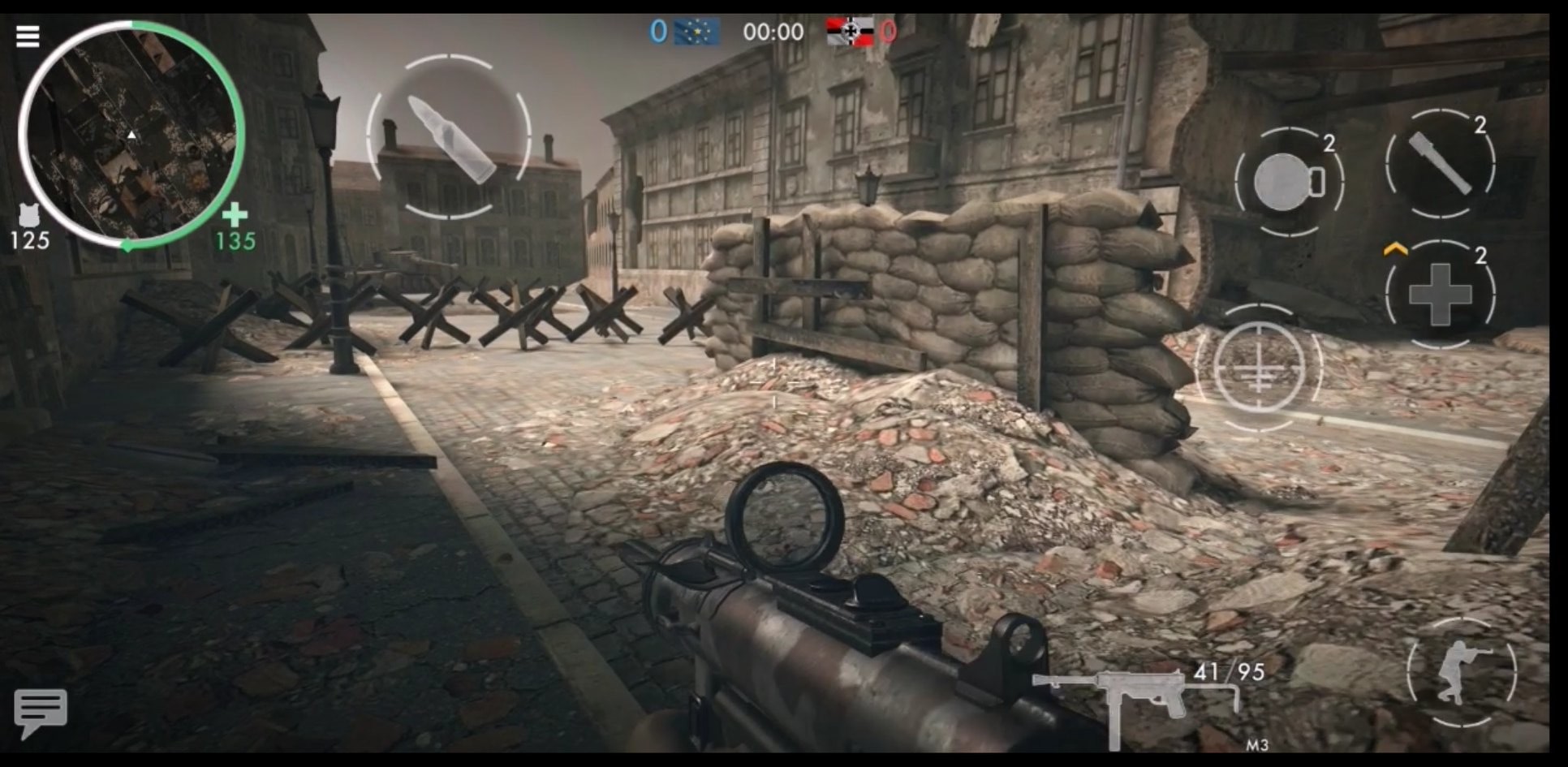Throw a frag grenade
The image size is (1568, 767).
(1288, 181)
